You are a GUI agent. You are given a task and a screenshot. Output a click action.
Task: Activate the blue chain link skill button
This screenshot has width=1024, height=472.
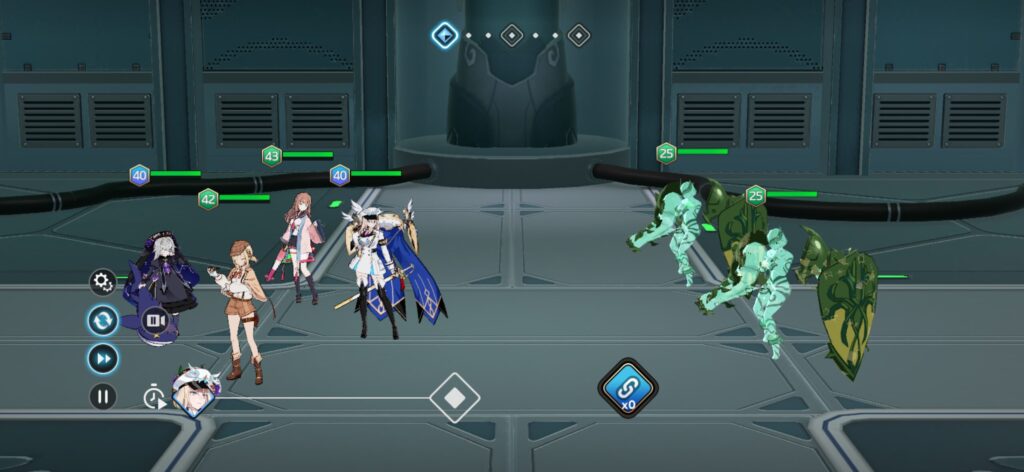pos(627,385)
